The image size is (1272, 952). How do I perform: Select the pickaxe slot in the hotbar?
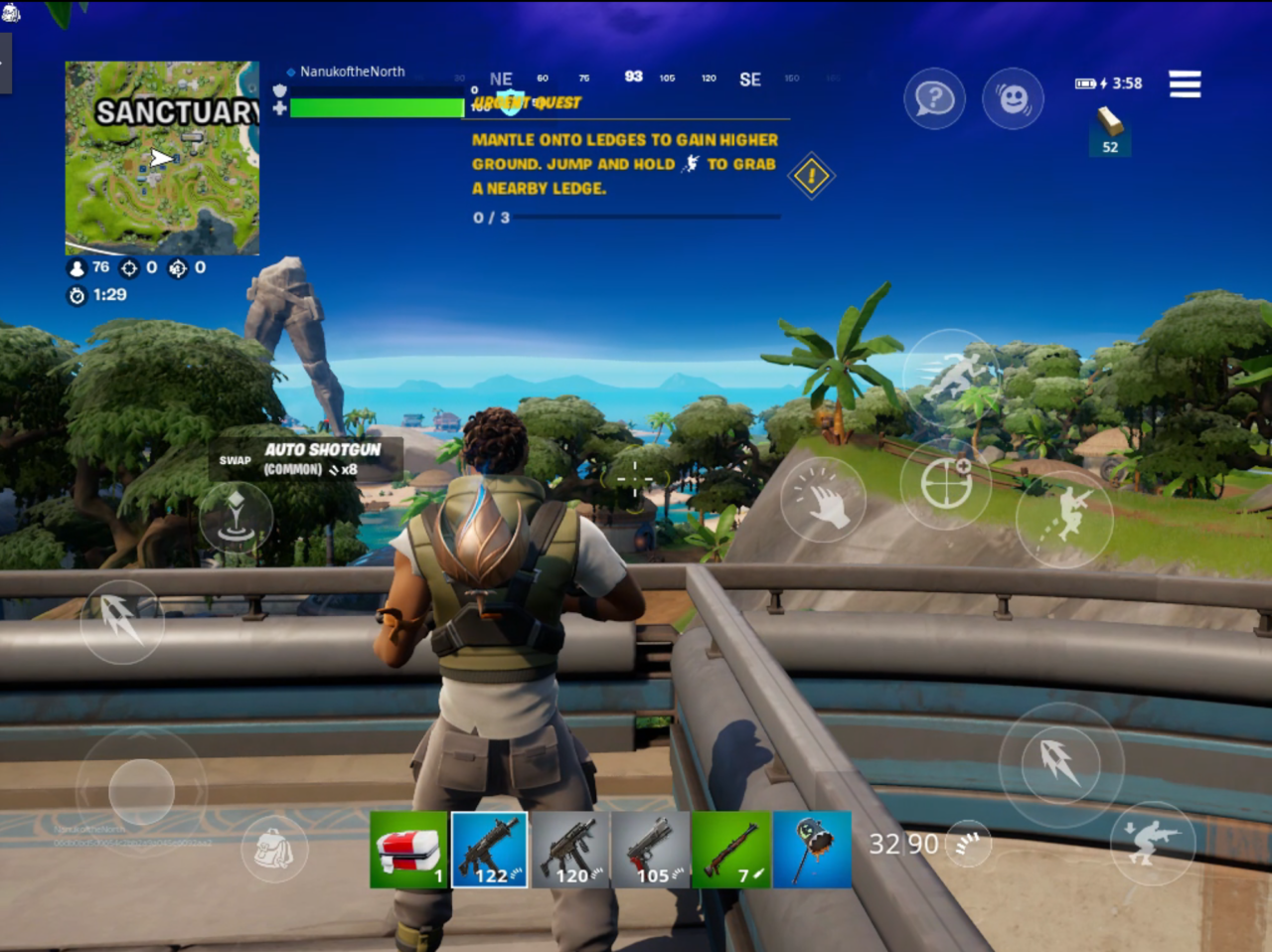pyautogui.click(x=812, y=850)
